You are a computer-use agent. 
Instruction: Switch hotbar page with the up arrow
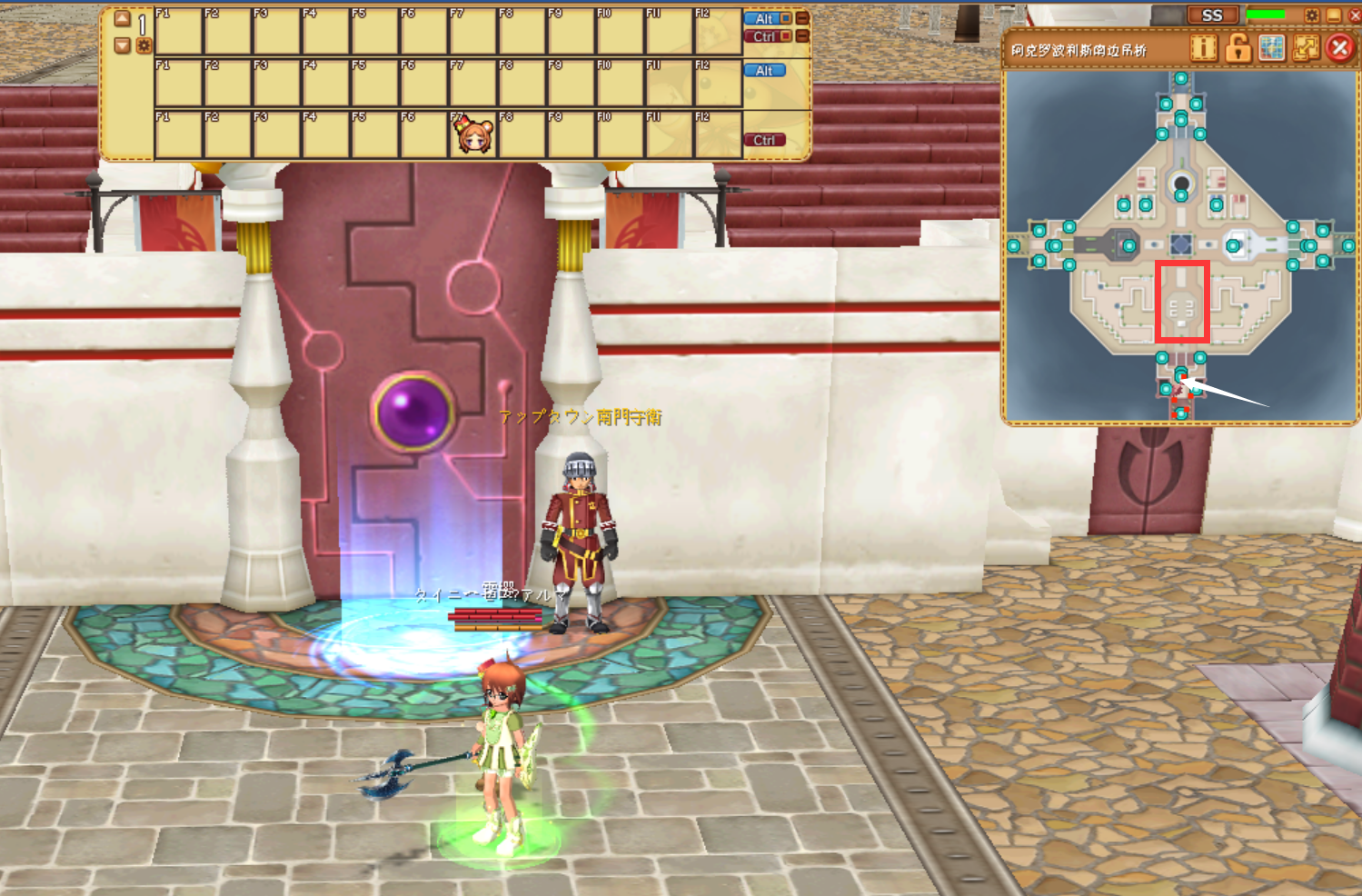pos(123,19)
